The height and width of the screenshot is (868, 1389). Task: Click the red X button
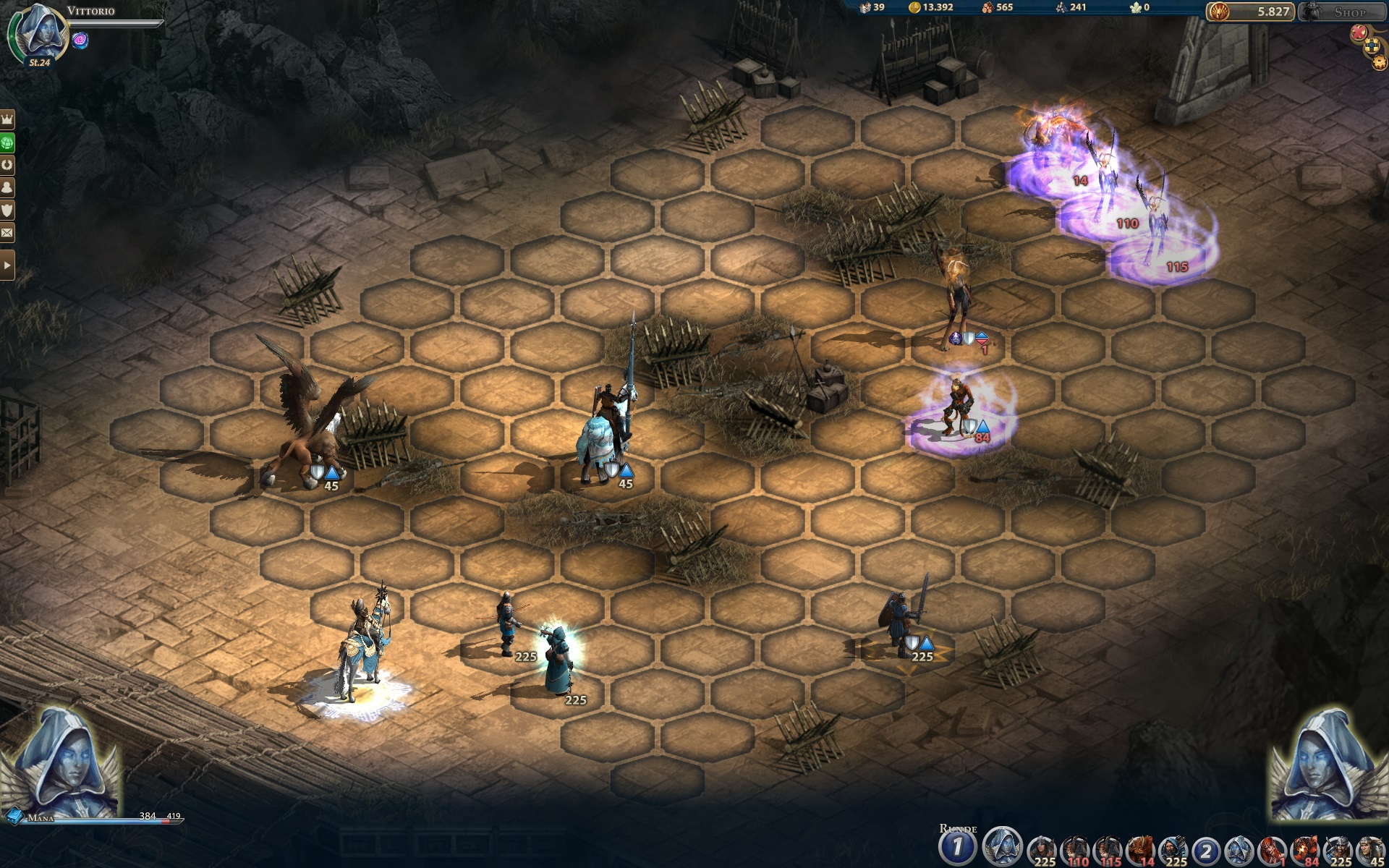[x=1359, y=32]
